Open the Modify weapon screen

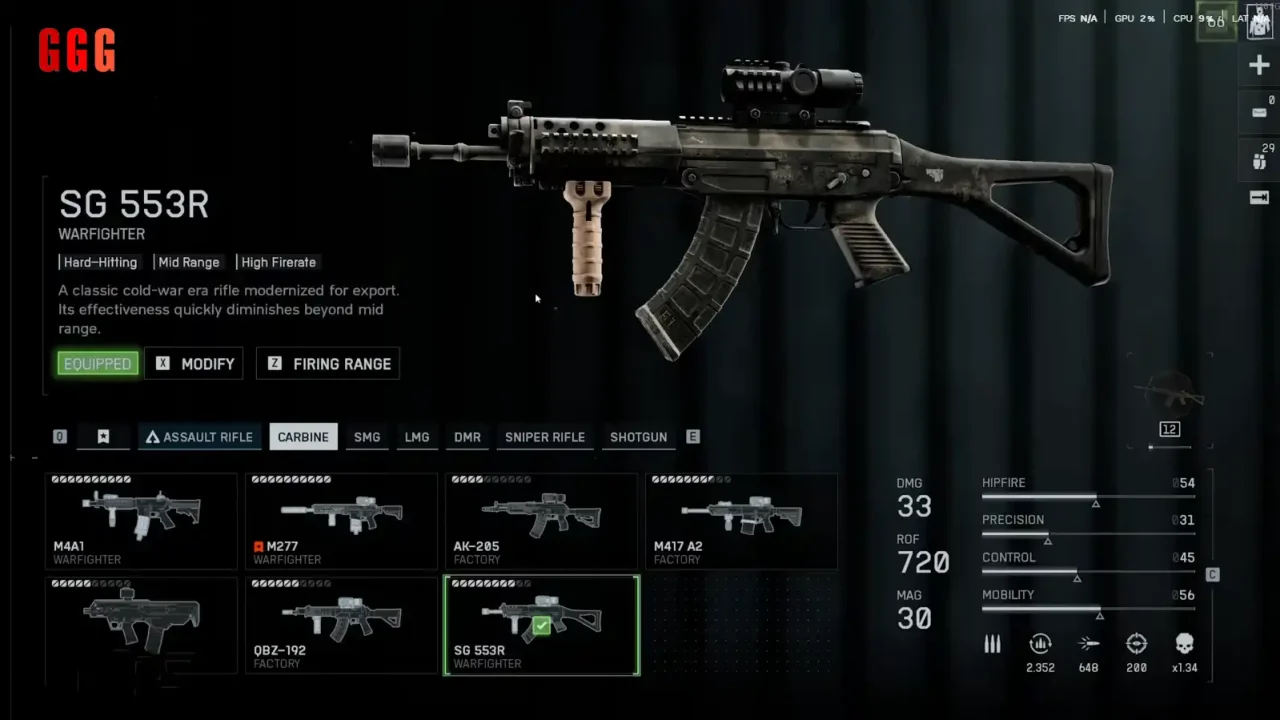point(194,364)
